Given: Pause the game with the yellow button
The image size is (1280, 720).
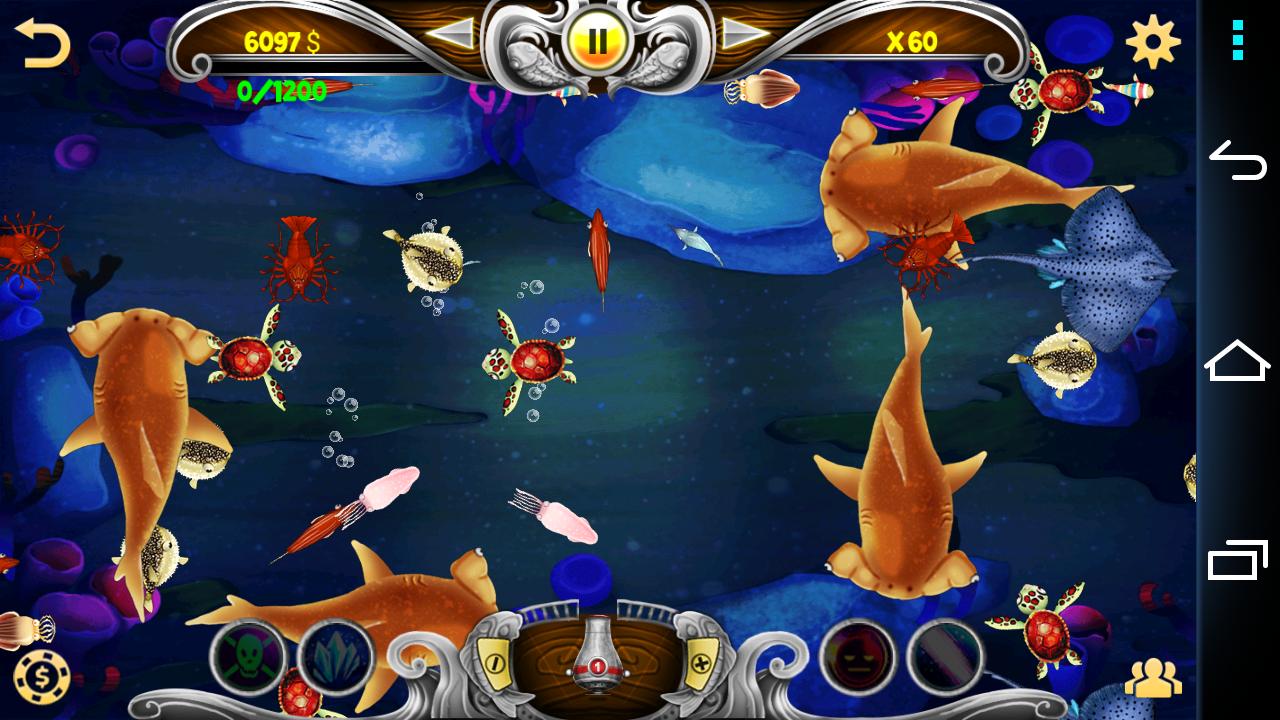Looking at the screenshot, I should coord(597,41).
